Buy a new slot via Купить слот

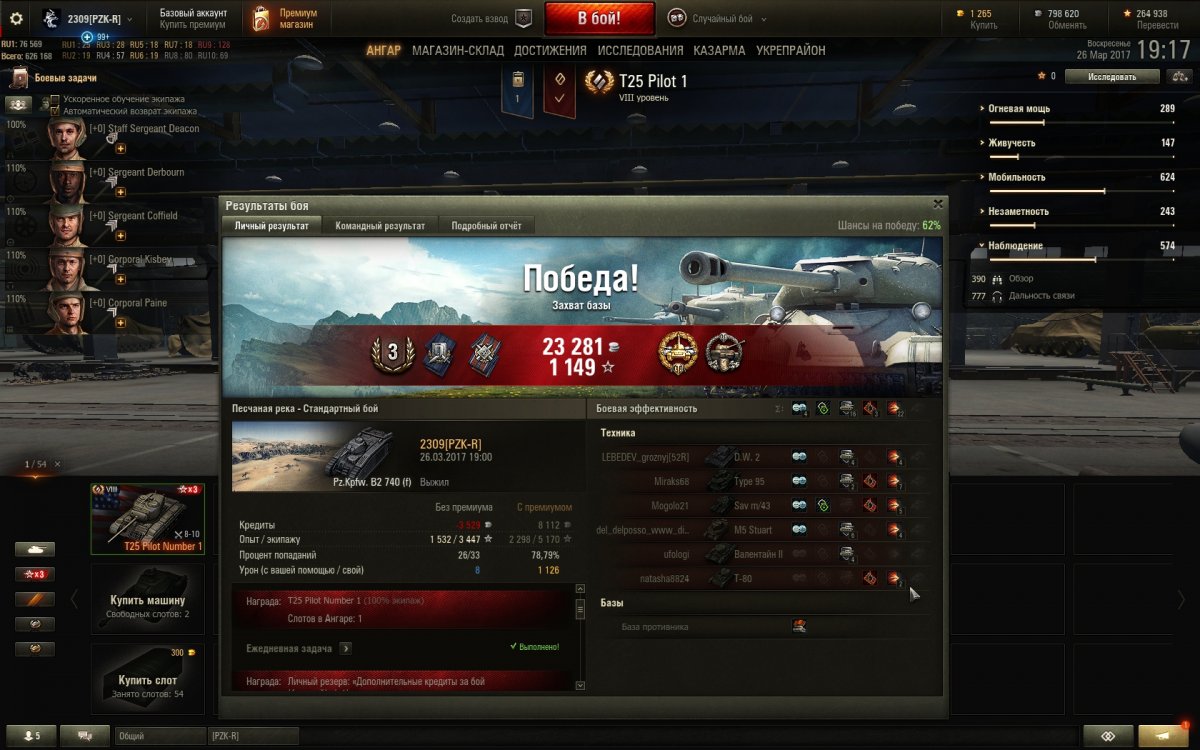(147, 680)
